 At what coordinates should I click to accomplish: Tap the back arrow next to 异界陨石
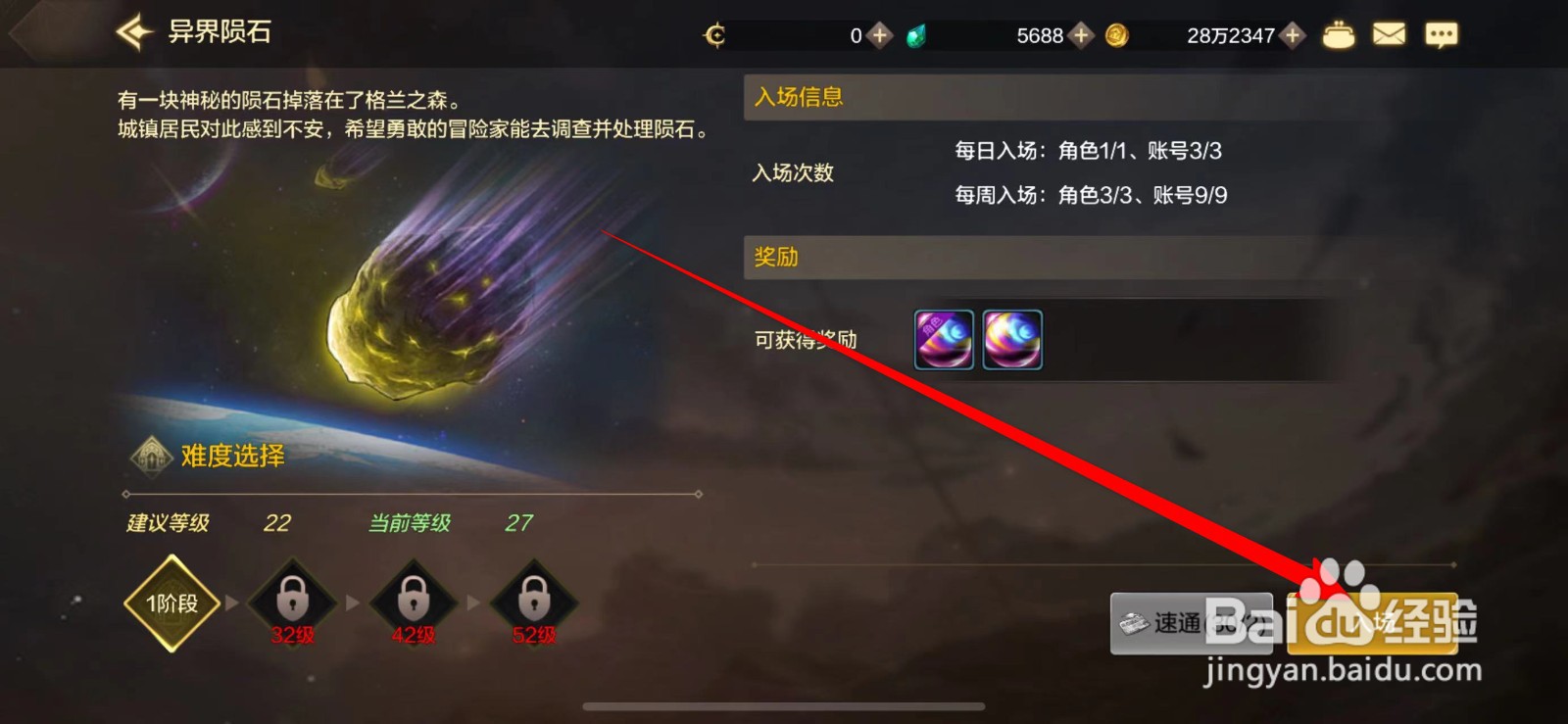pyautogui.click(x=130, y=31)
